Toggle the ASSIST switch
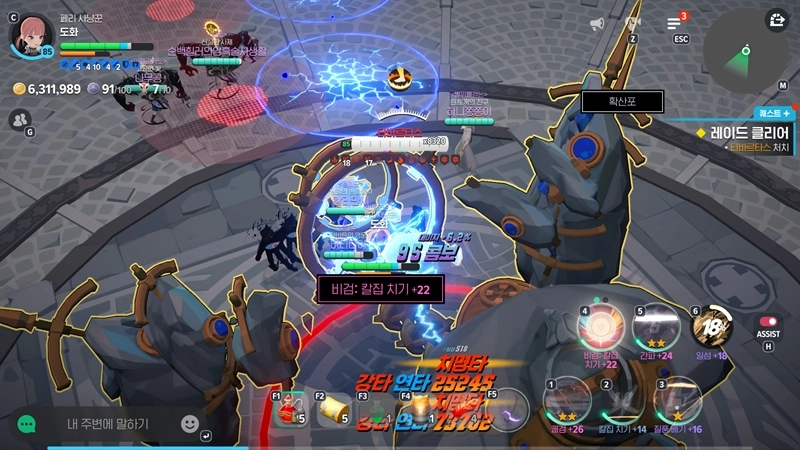The image size is (800, 450). pyautogui.click(x=768, y=322)
